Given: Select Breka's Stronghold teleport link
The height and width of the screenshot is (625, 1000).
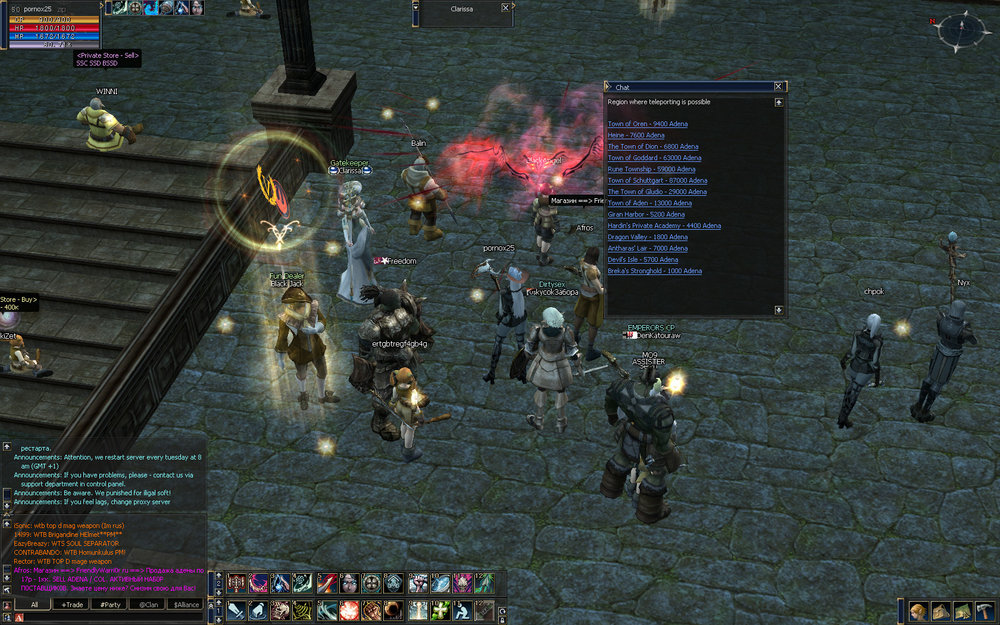Looking at the screenshot, I should pos(654,271).
